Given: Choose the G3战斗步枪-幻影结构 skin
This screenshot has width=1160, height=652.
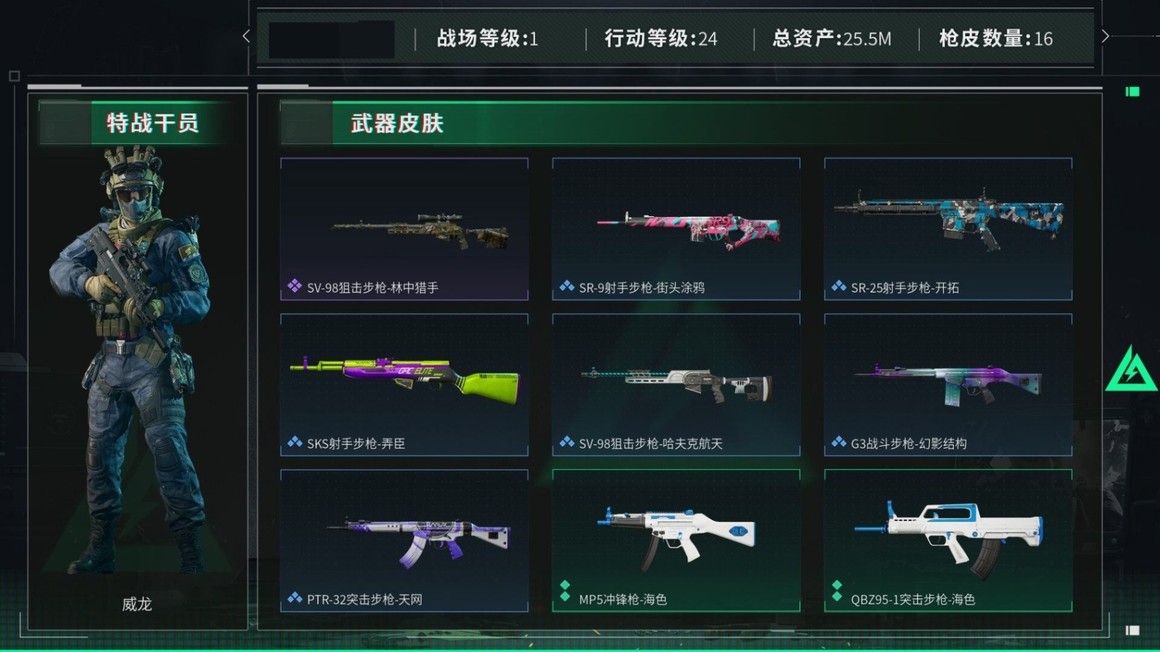Looking at the screenshot, I should click(948, 385).
